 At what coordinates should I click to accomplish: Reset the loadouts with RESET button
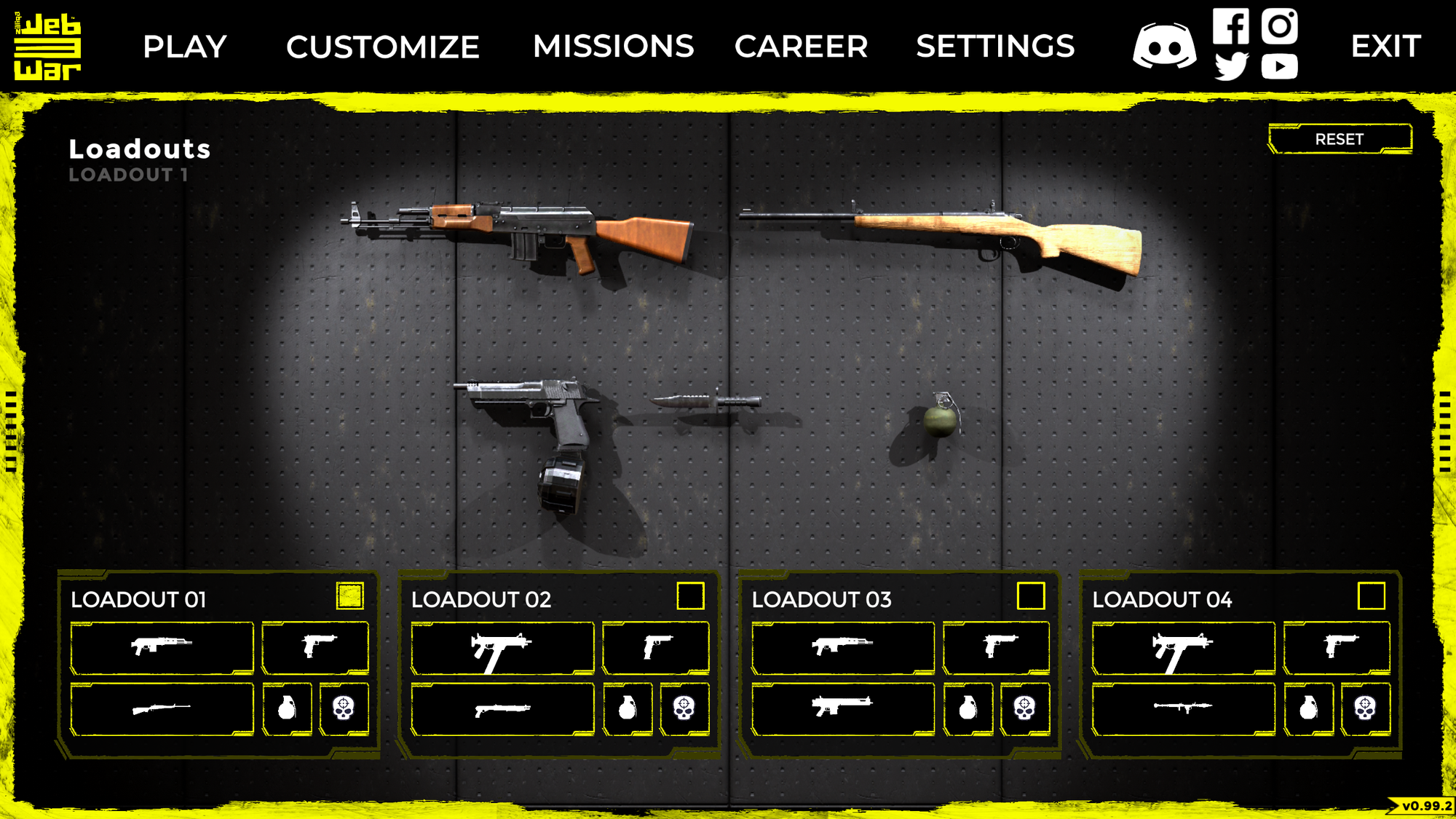point(1339,139)
